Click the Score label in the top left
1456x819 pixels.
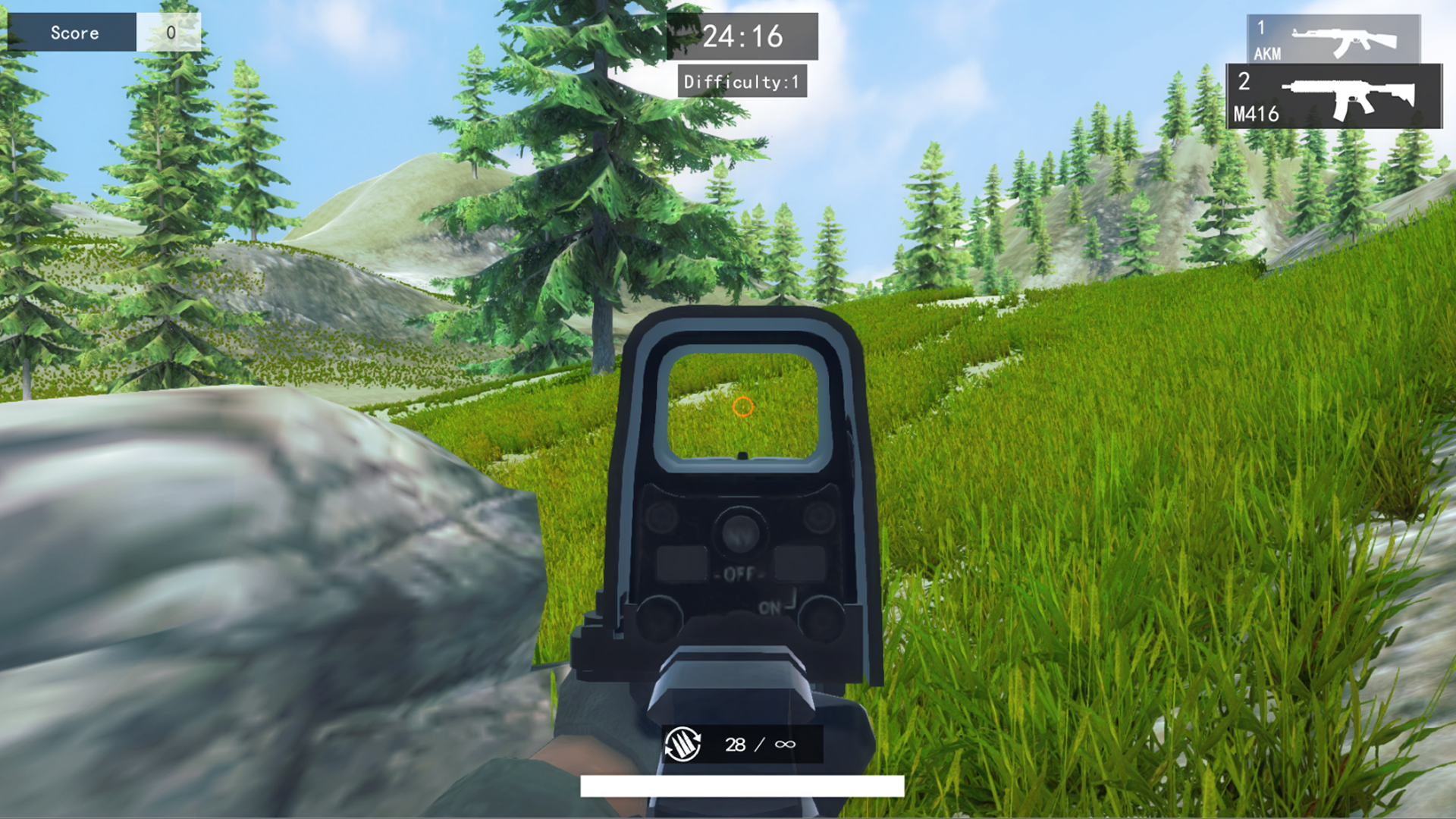[x=74, y=32]
